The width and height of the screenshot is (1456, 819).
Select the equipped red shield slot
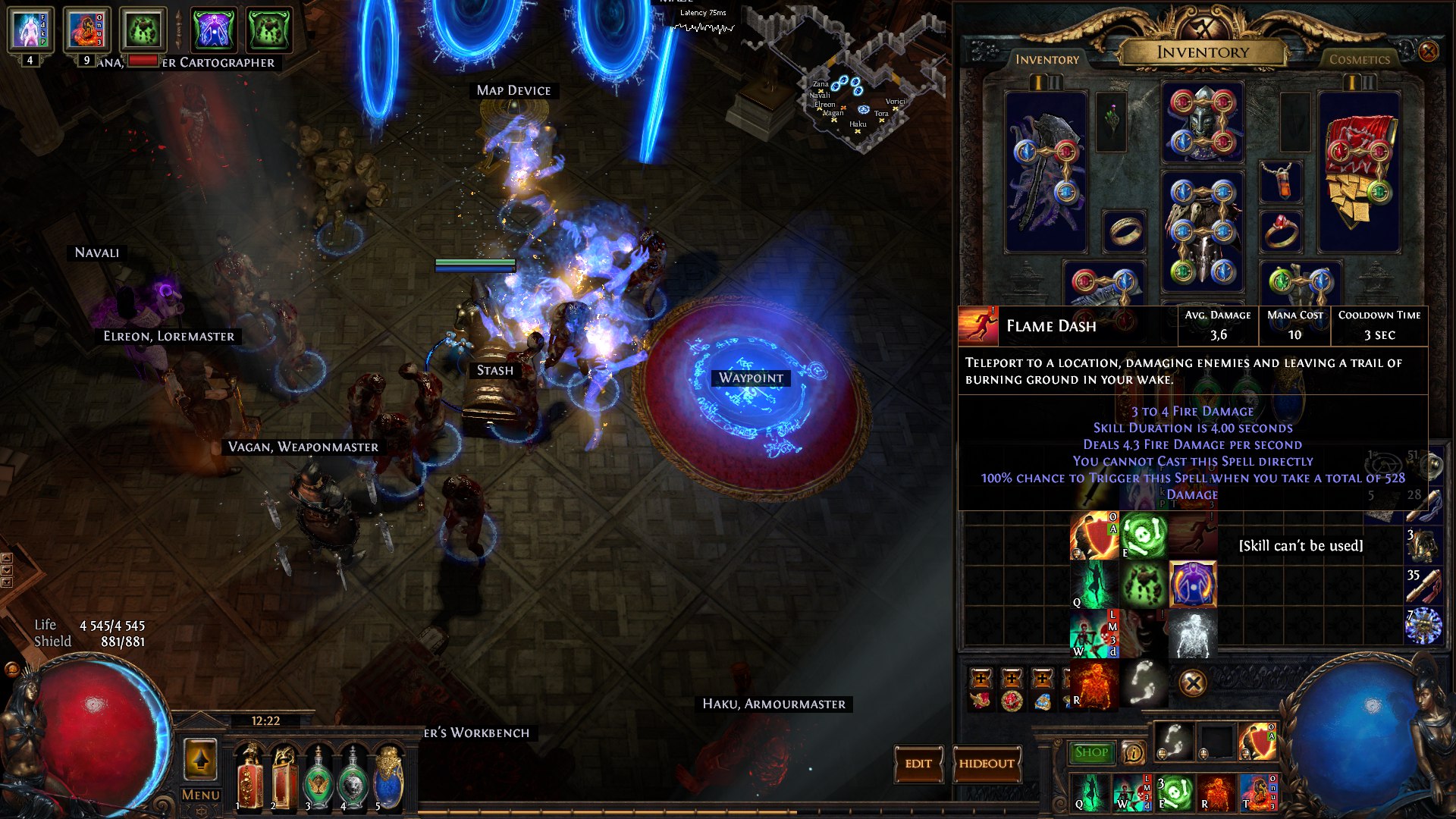coord(1358,171)
